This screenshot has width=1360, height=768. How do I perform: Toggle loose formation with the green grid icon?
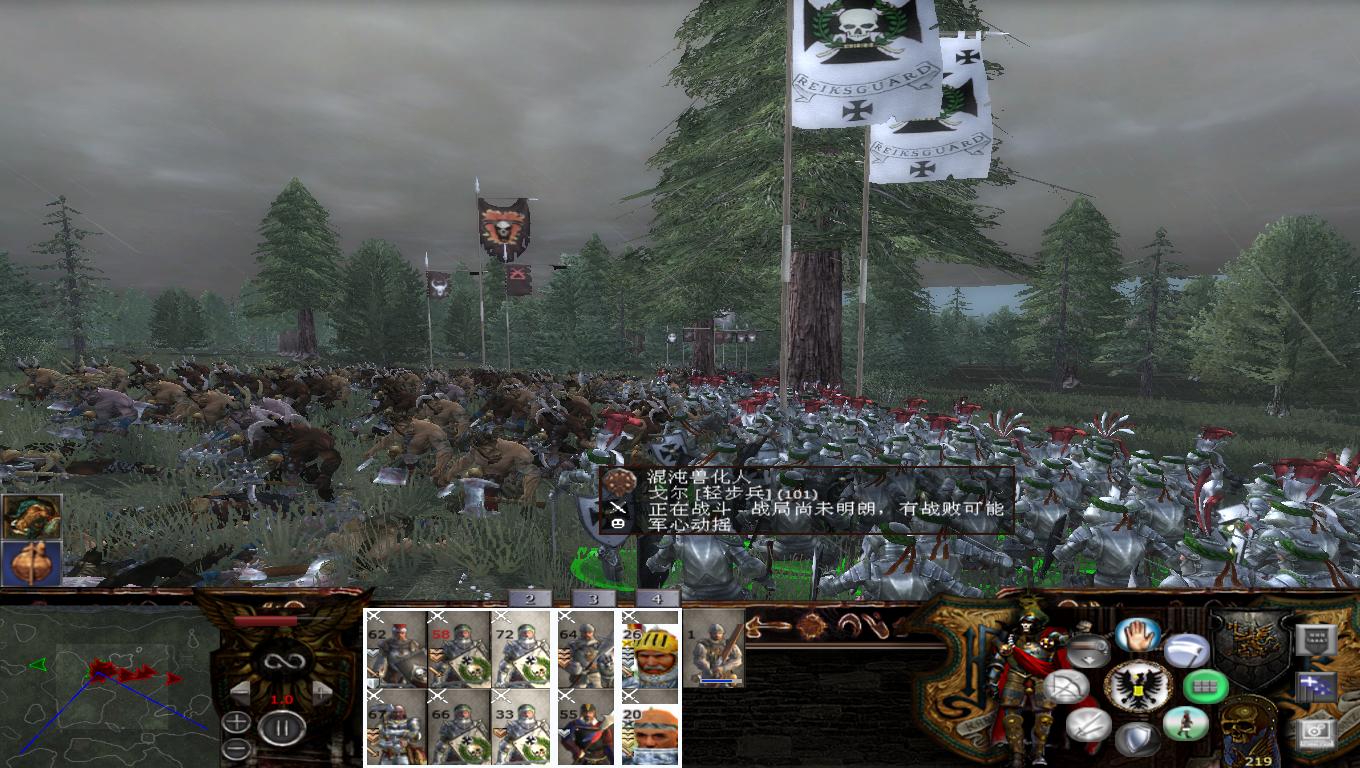[x=1204, y=688]
